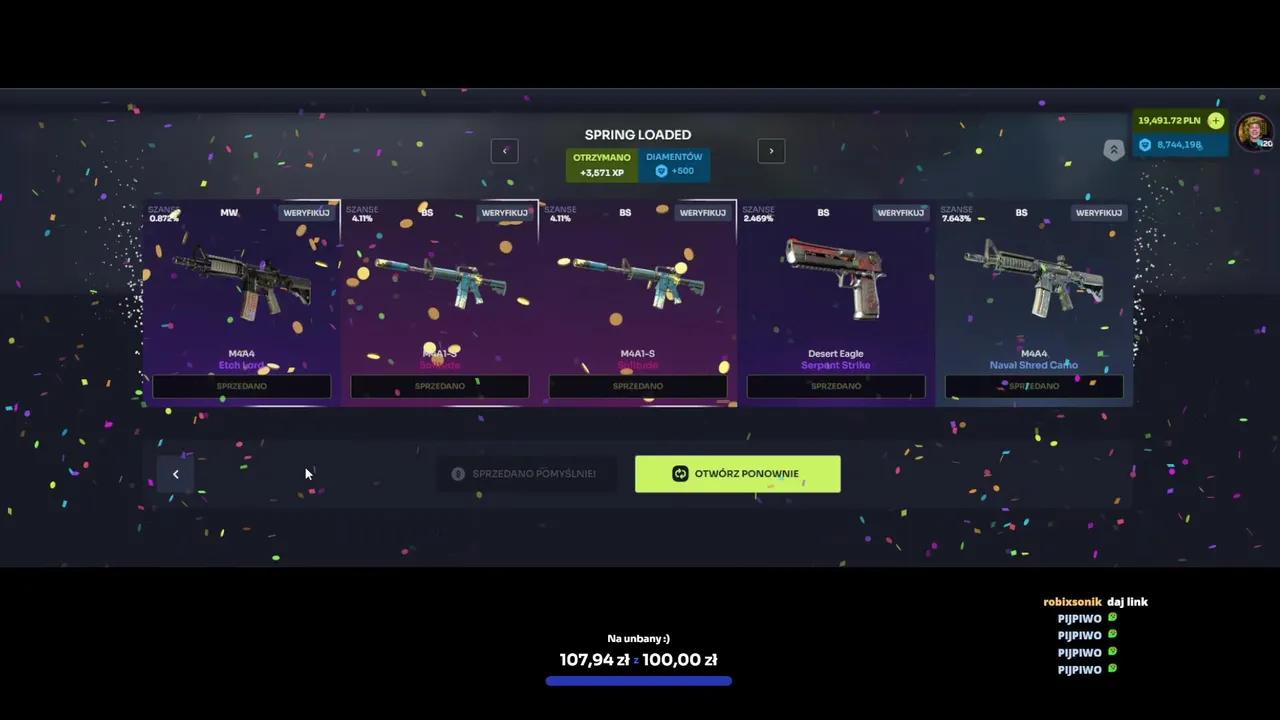The image size is (1280, 720).
Task: Click the right arrow beside SPRING LOADED
Action: click(x=771, y=151)
